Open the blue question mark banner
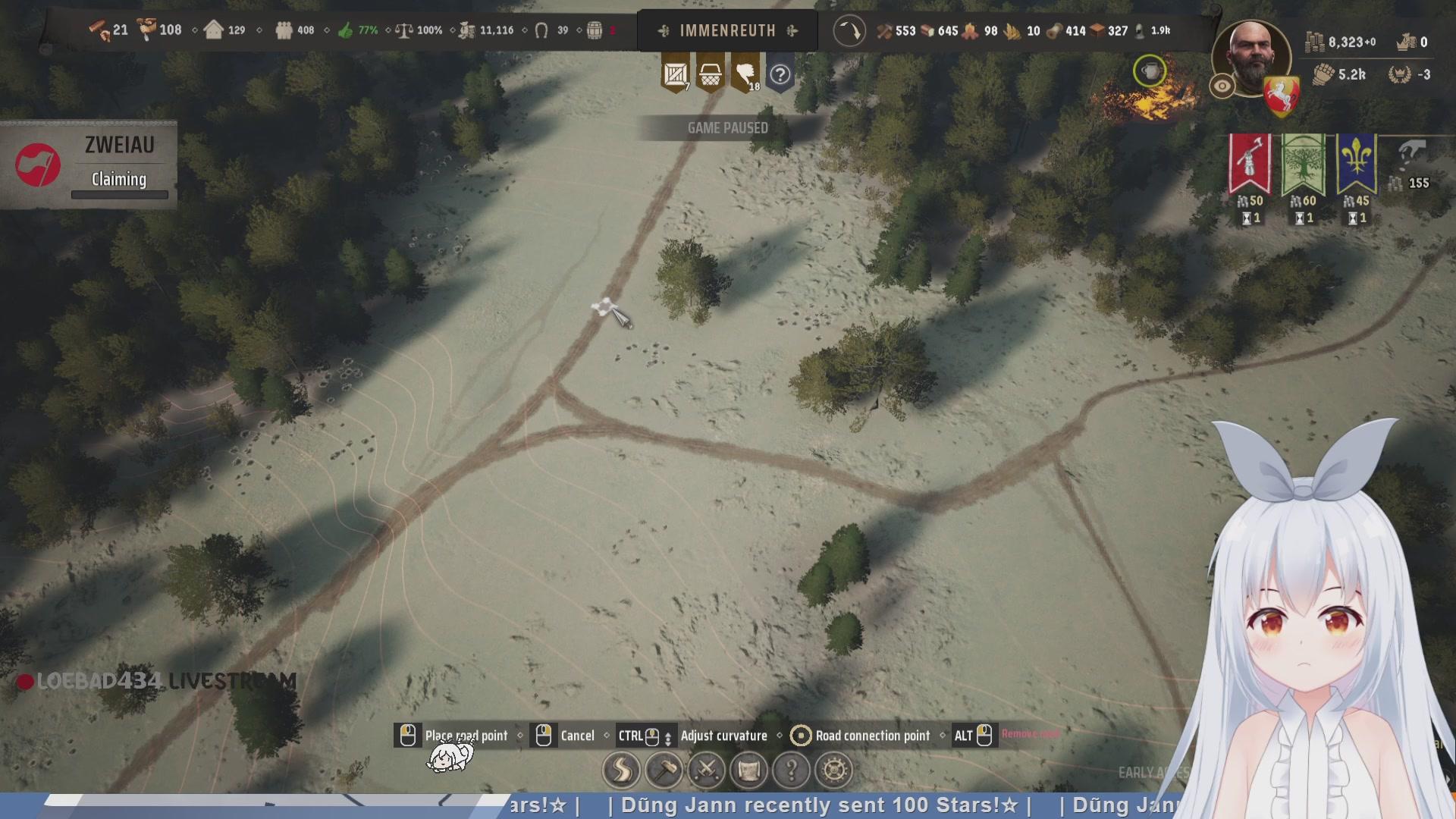This screenshot has width=1456, height=819. pyautogui.click(x=780, y=74)
